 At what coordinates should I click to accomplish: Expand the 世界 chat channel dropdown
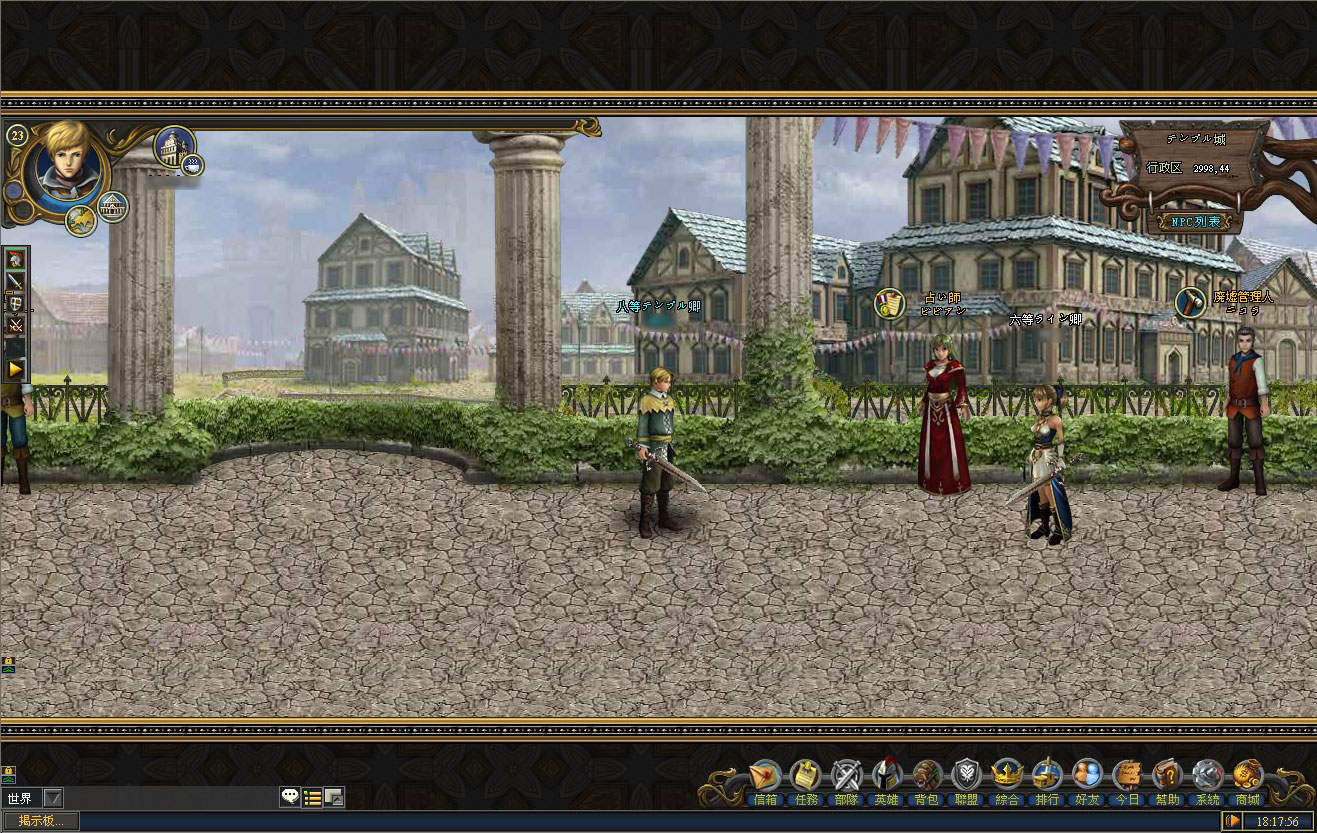pos(53,798)
